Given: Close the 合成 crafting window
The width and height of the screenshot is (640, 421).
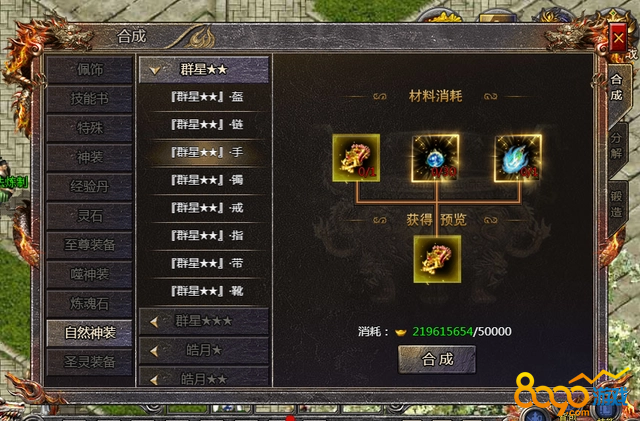Looking at the screenshot, I should 617,40.
